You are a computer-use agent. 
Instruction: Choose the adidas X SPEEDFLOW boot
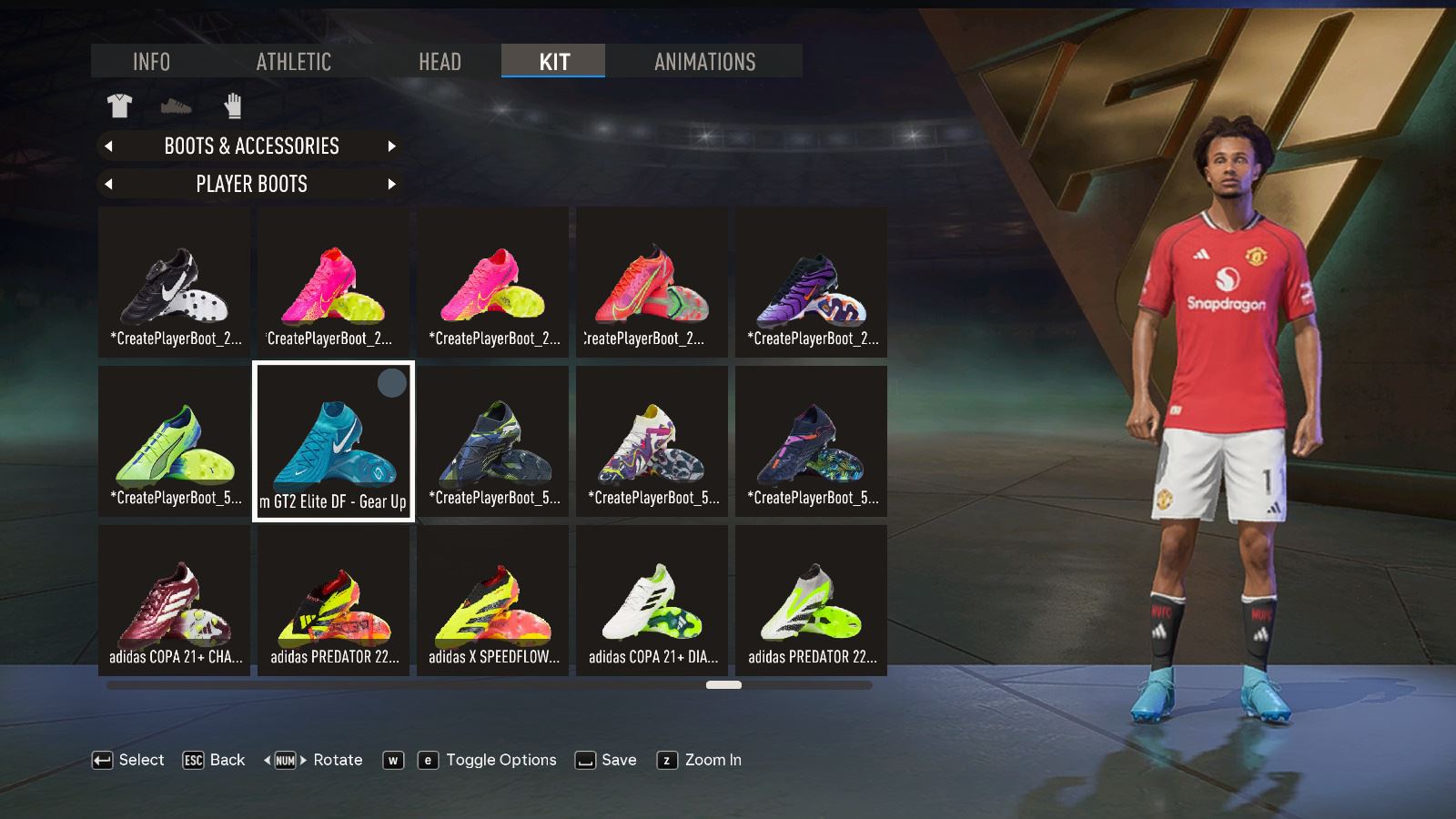[x=492, y=601]
